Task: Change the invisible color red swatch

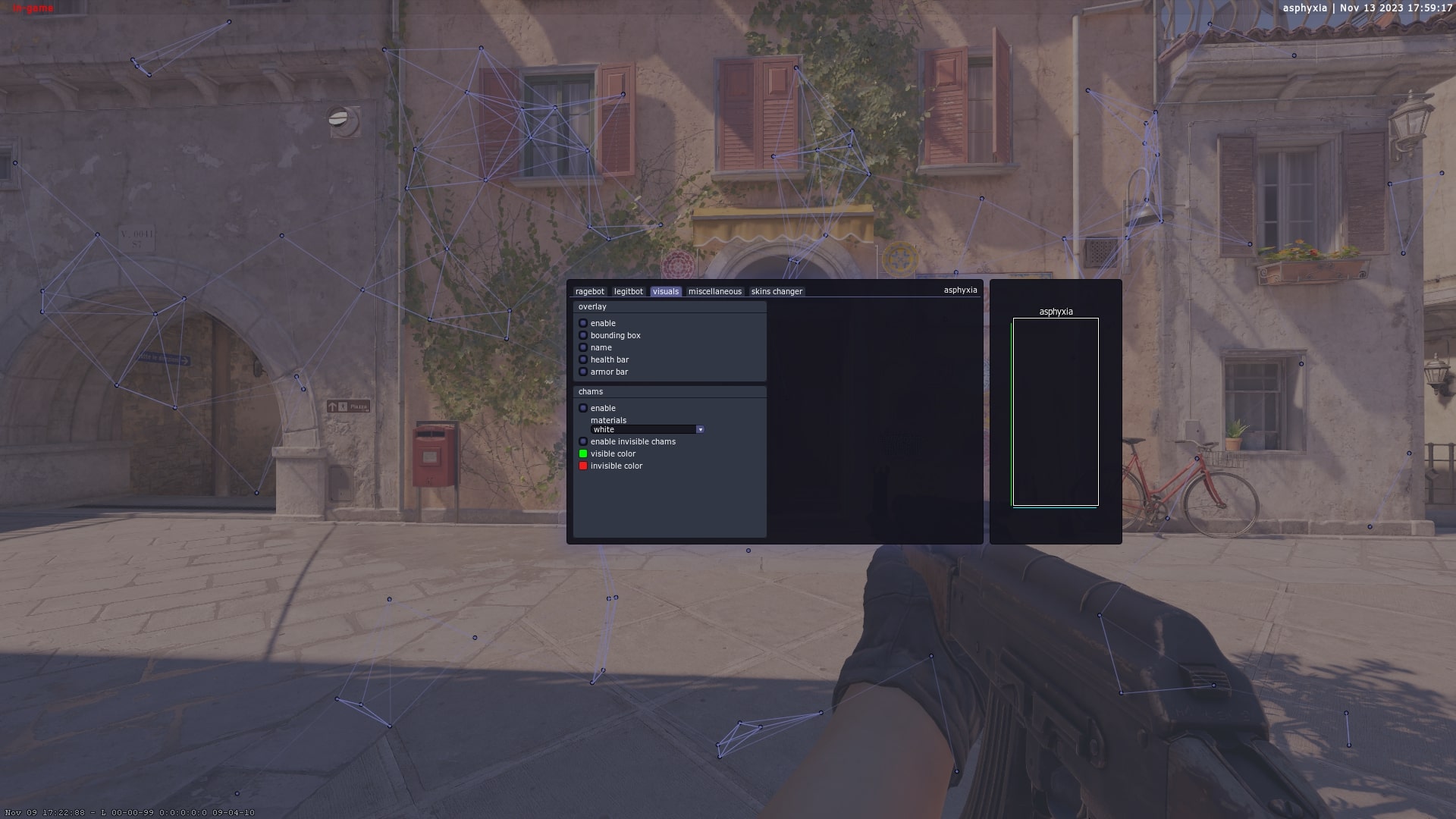Action: tap(583, 466)
